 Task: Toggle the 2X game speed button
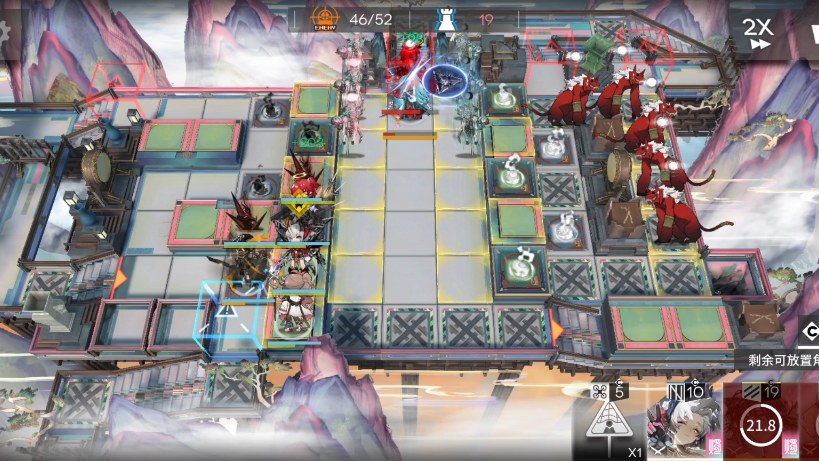point(759,33)
